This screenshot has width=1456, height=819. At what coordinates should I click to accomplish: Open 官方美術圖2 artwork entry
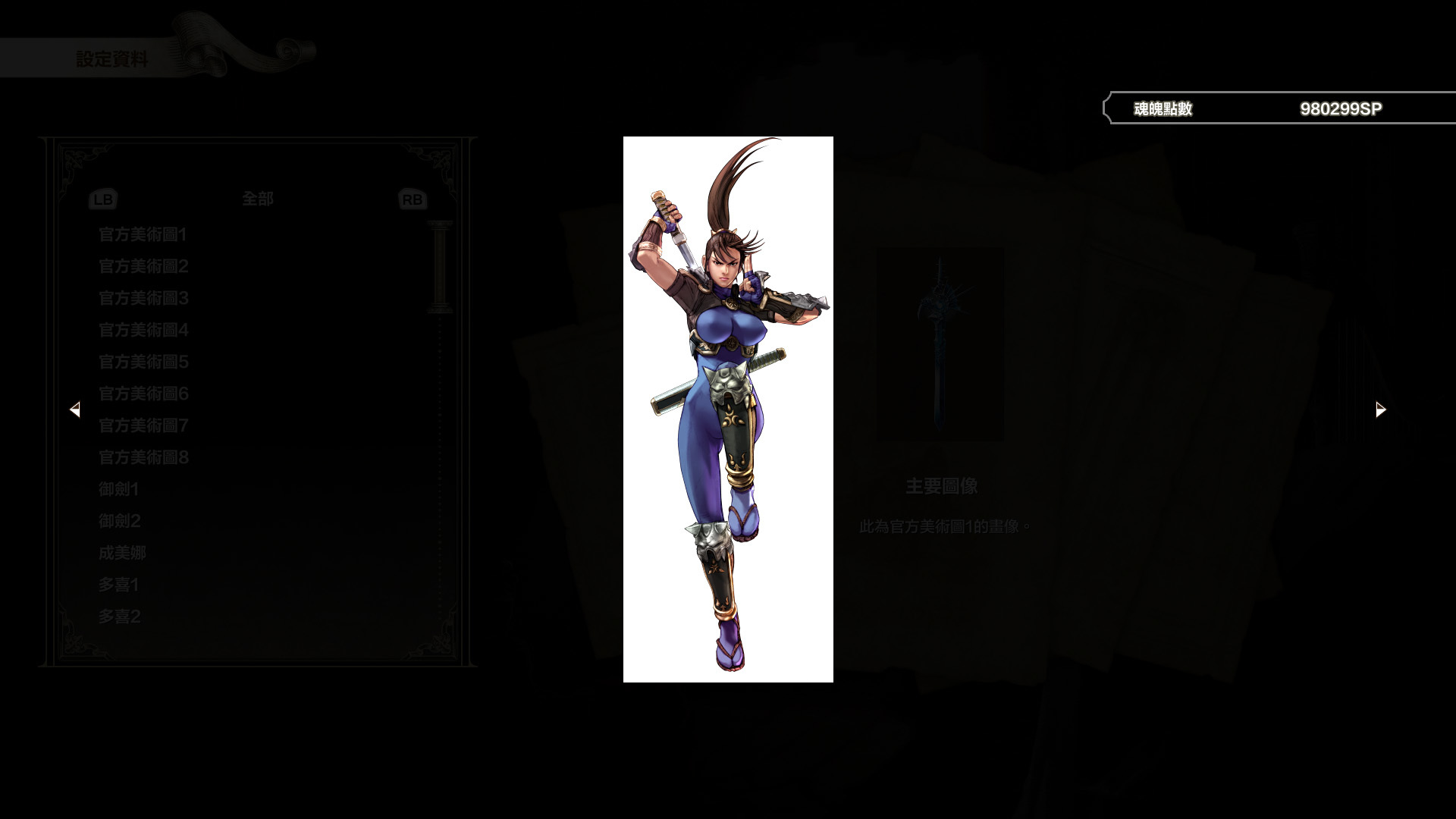143,267
